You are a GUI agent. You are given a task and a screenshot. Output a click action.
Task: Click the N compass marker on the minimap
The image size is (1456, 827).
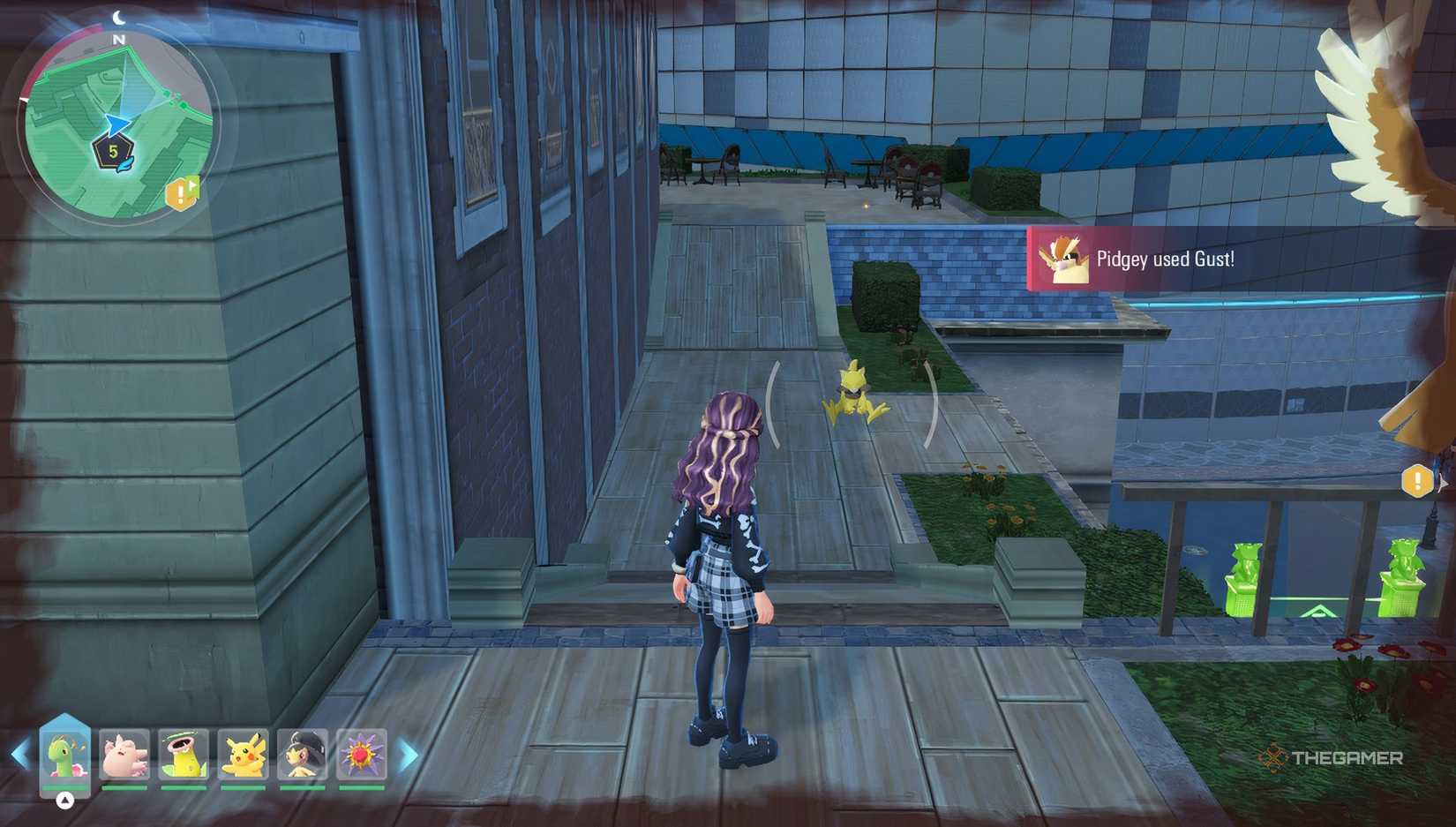[x=117, y=41]
